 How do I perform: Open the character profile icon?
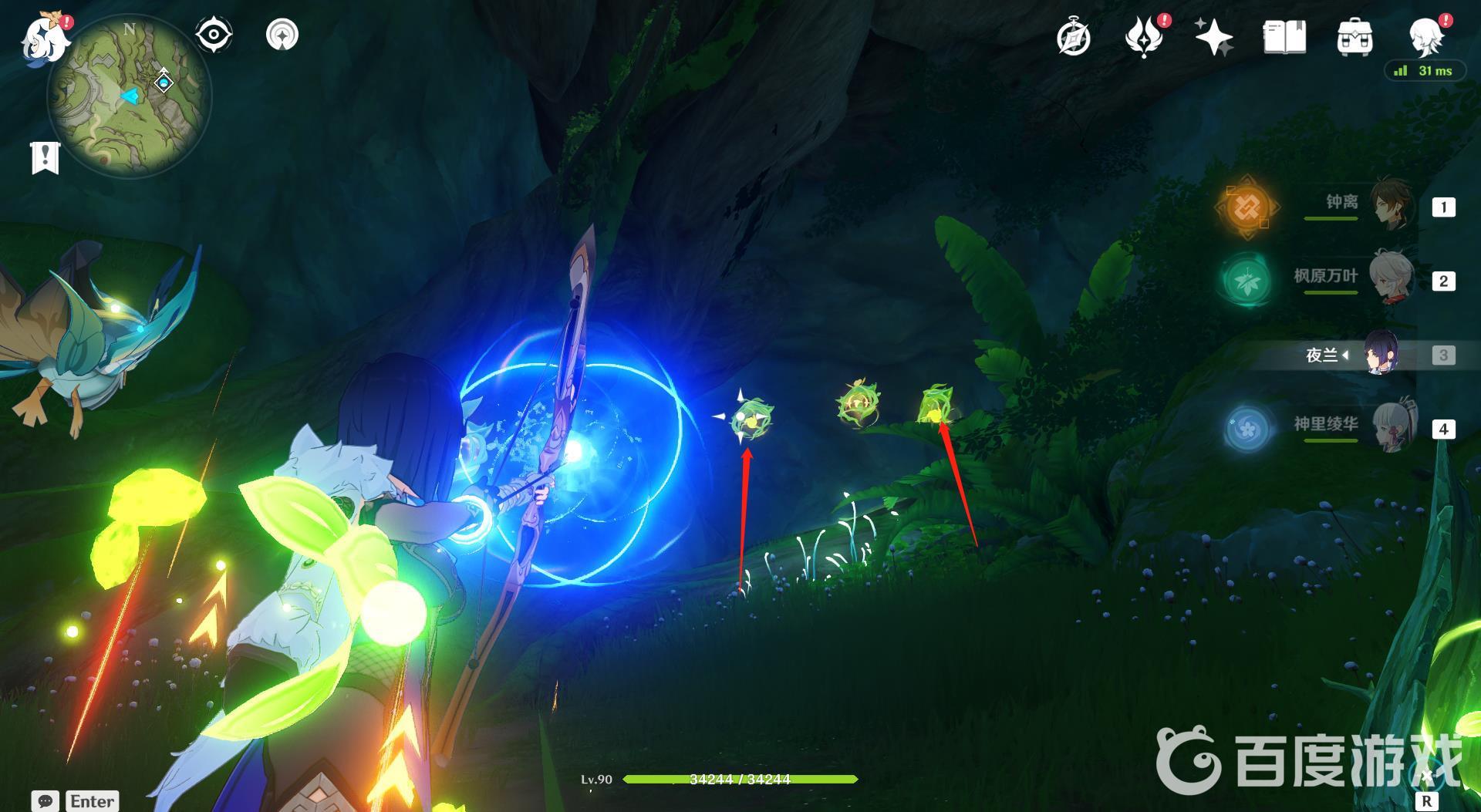(1426, 35)
